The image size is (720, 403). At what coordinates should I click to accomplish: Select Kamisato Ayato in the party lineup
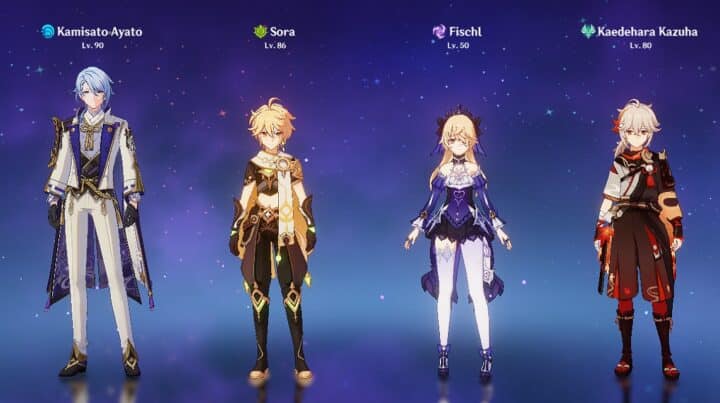point(95,220)
